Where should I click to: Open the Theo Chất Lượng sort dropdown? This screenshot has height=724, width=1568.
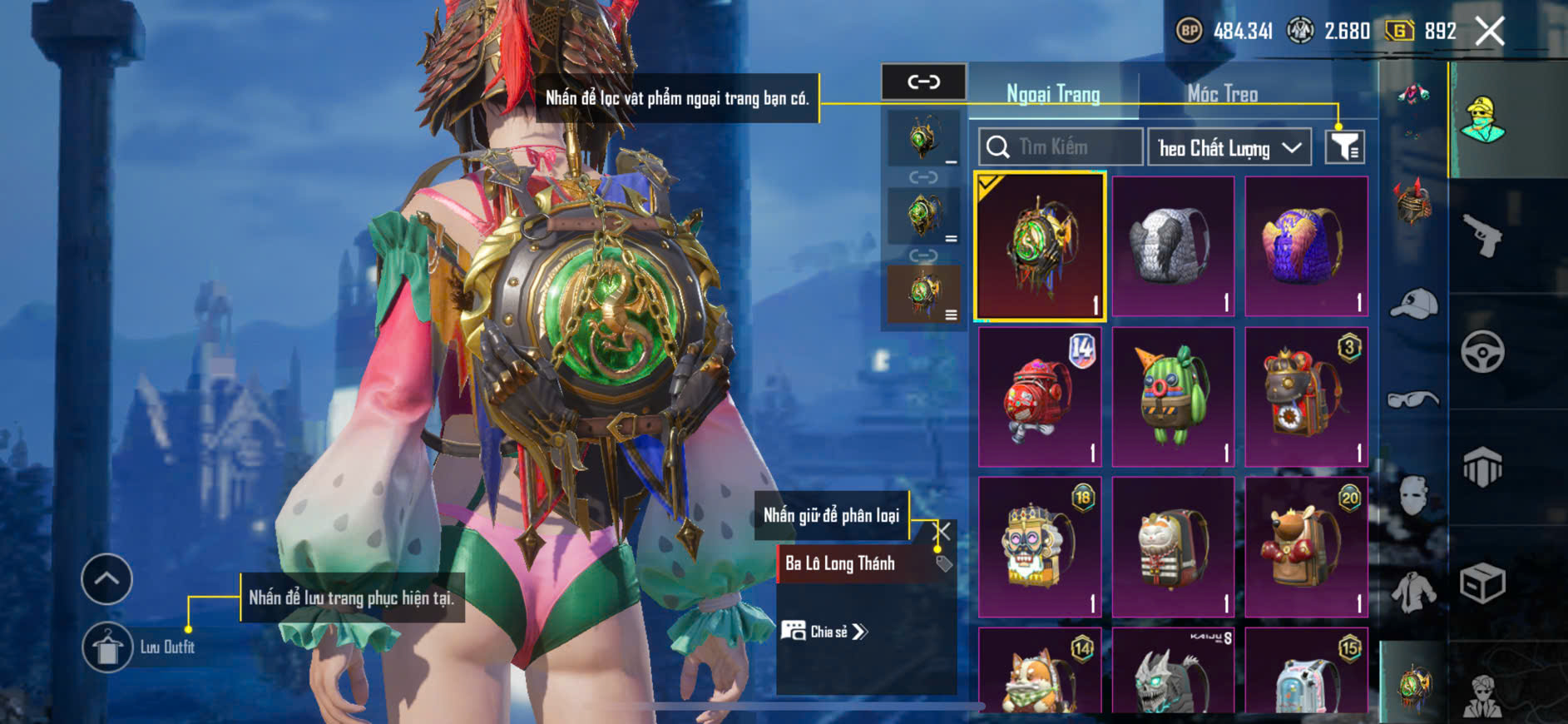click(x=1229, y=148)
